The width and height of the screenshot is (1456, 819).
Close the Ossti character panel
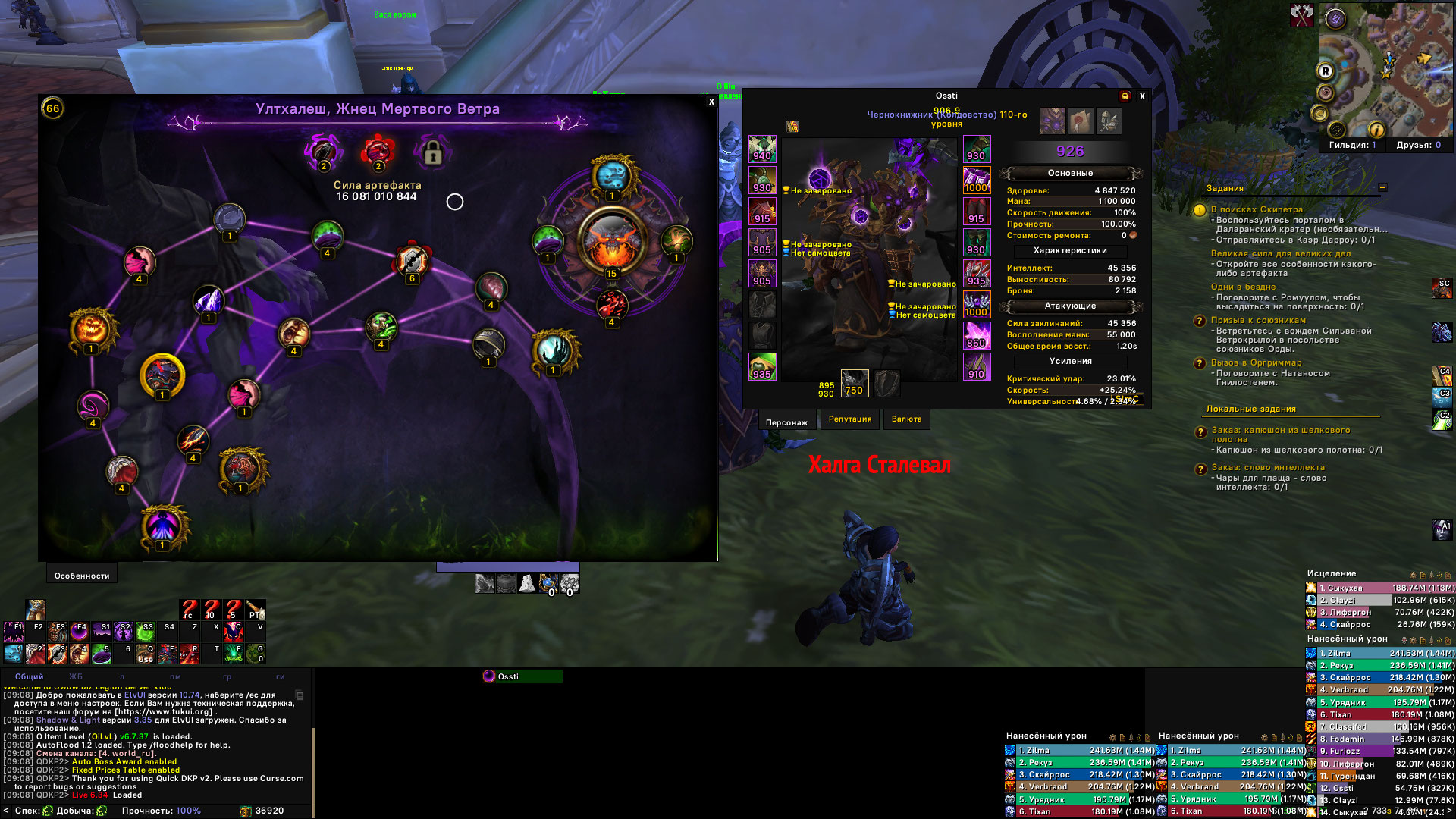tap(1142, 96)
